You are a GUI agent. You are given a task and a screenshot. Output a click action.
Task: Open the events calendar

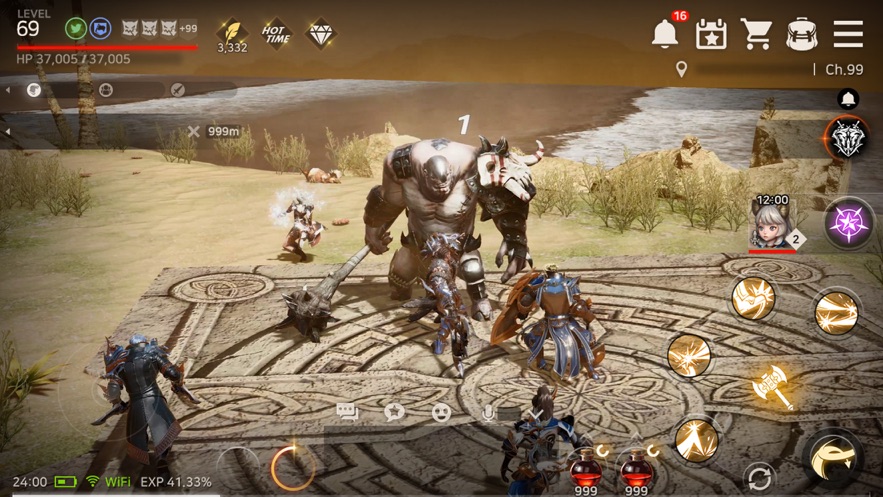(711, 34)
